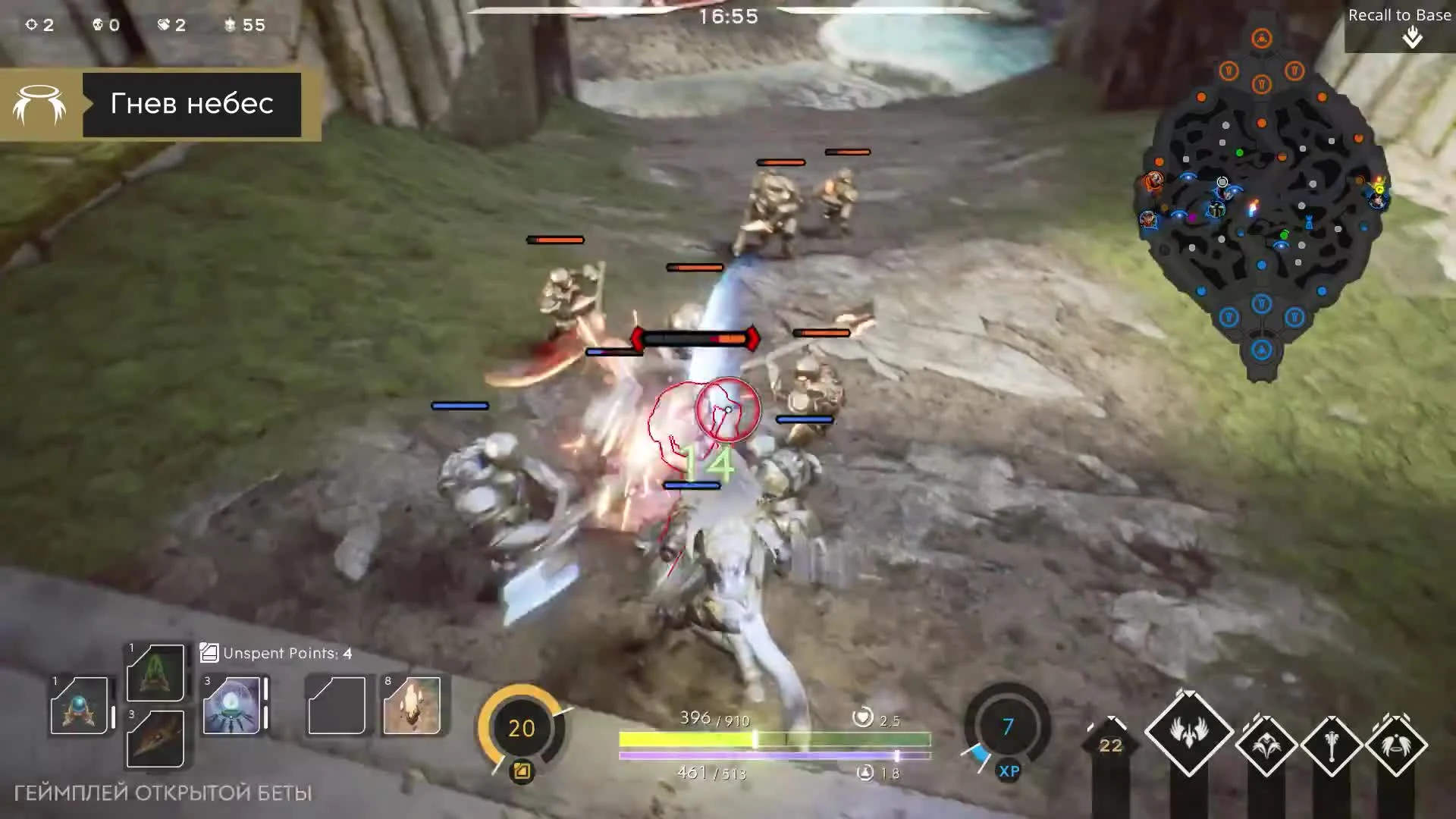Screen dimensions: 1456x819
Task: Open the Unspent Points card icon
Action: [209, 652]
